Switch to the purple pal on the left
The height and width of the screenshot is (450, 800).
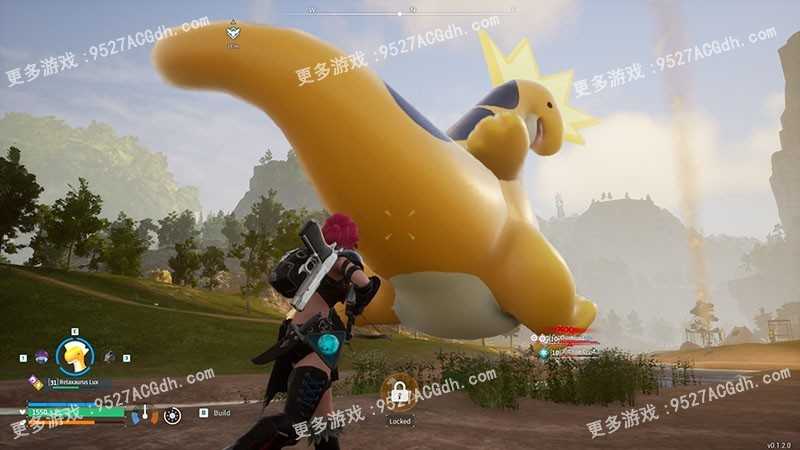(x=41, y=356)
